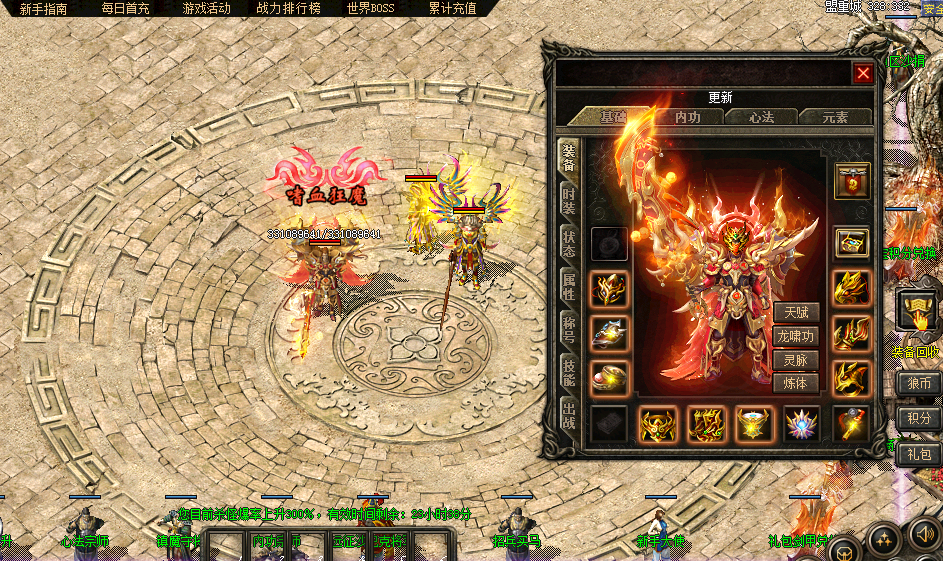Open the 龙啸功 button
Viewport: 943px width, 561px height.
click(795, 337)
